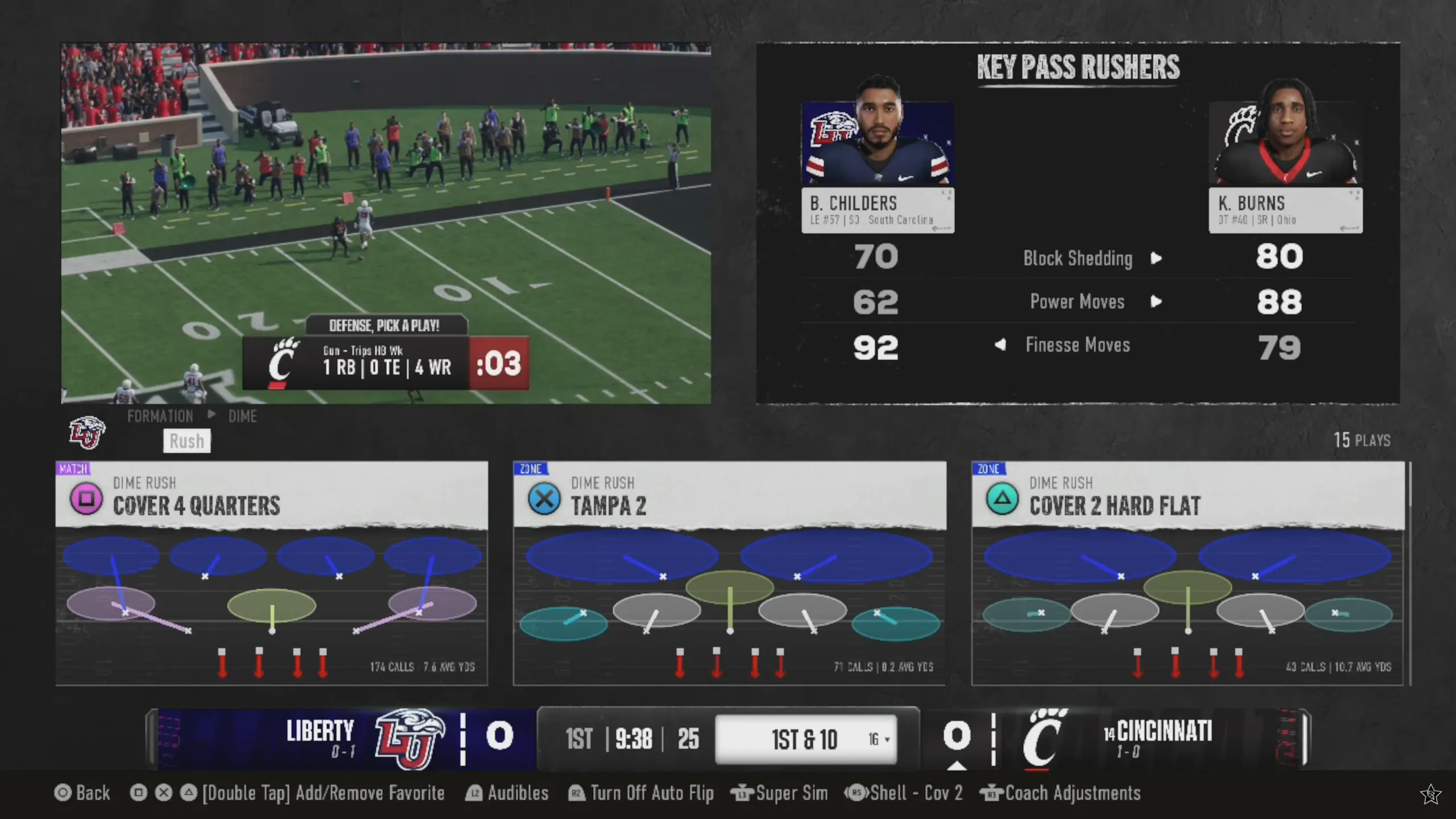View B. Childers player card
The height and width of the screenshot is (819, 1456).
point(878,168)
